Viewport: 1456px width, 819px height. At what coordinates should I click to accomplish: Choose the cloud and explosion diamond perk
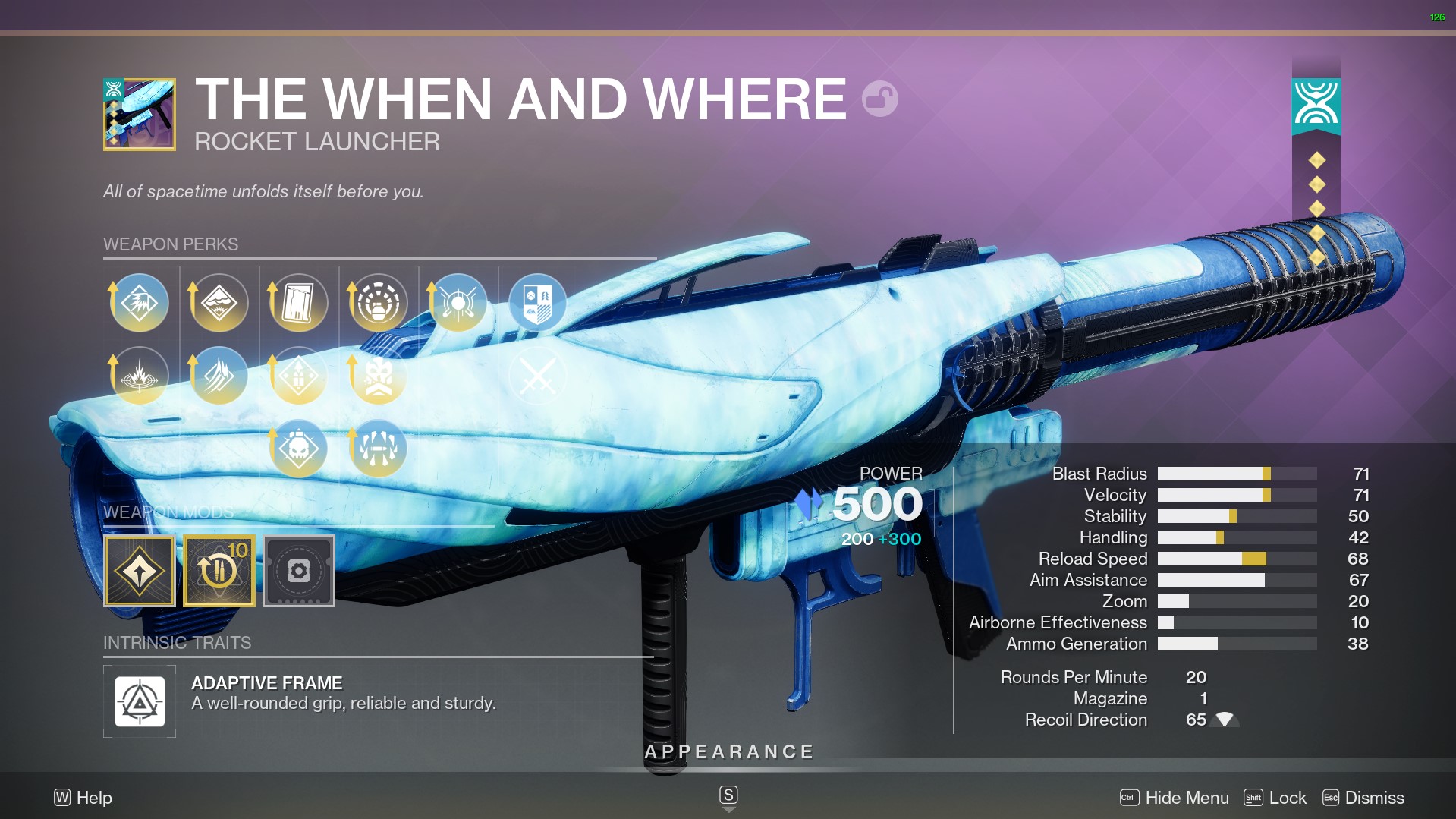pyautogui.click(x=219, y=303)
